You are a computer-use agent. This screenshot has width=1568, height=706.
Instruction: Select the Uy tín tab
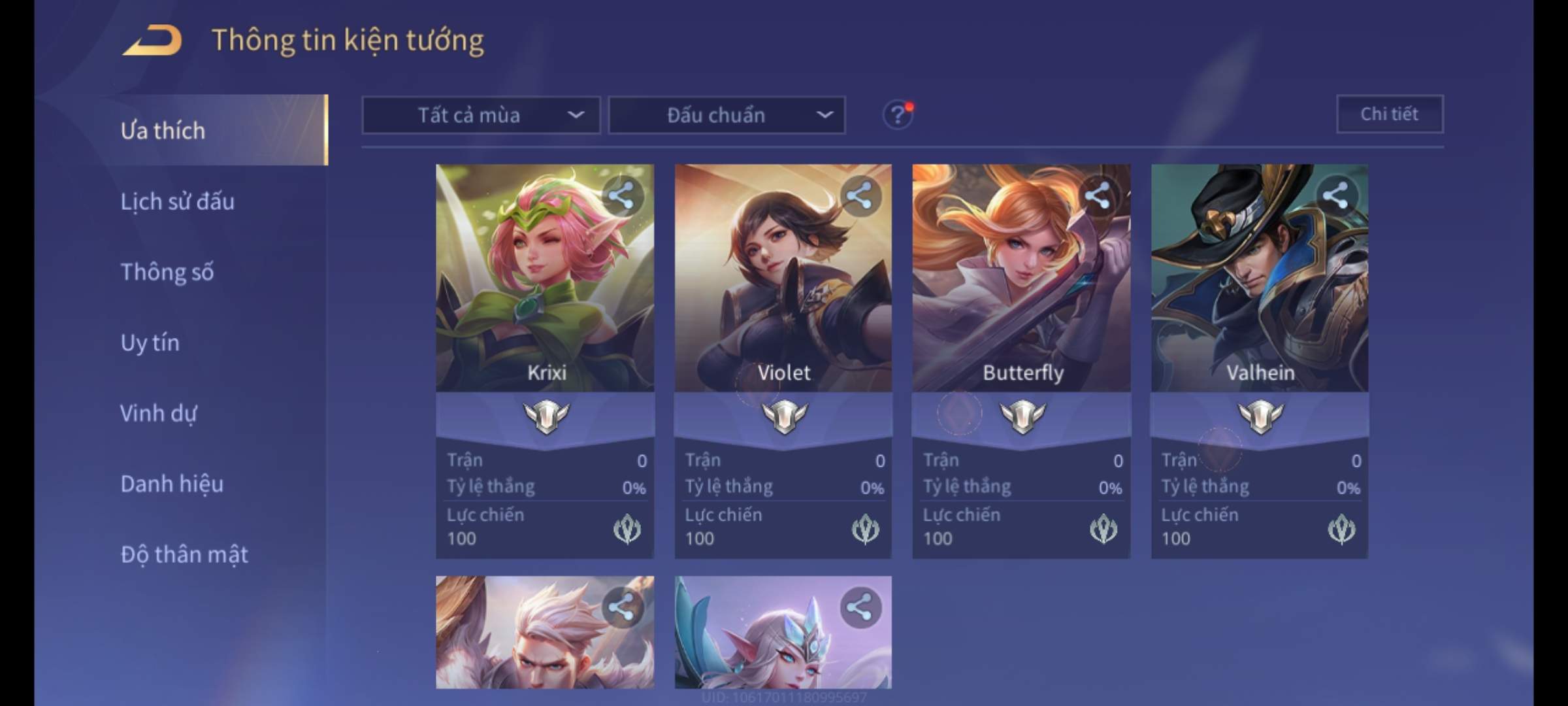pyautogui.click(x=150, y=343)
